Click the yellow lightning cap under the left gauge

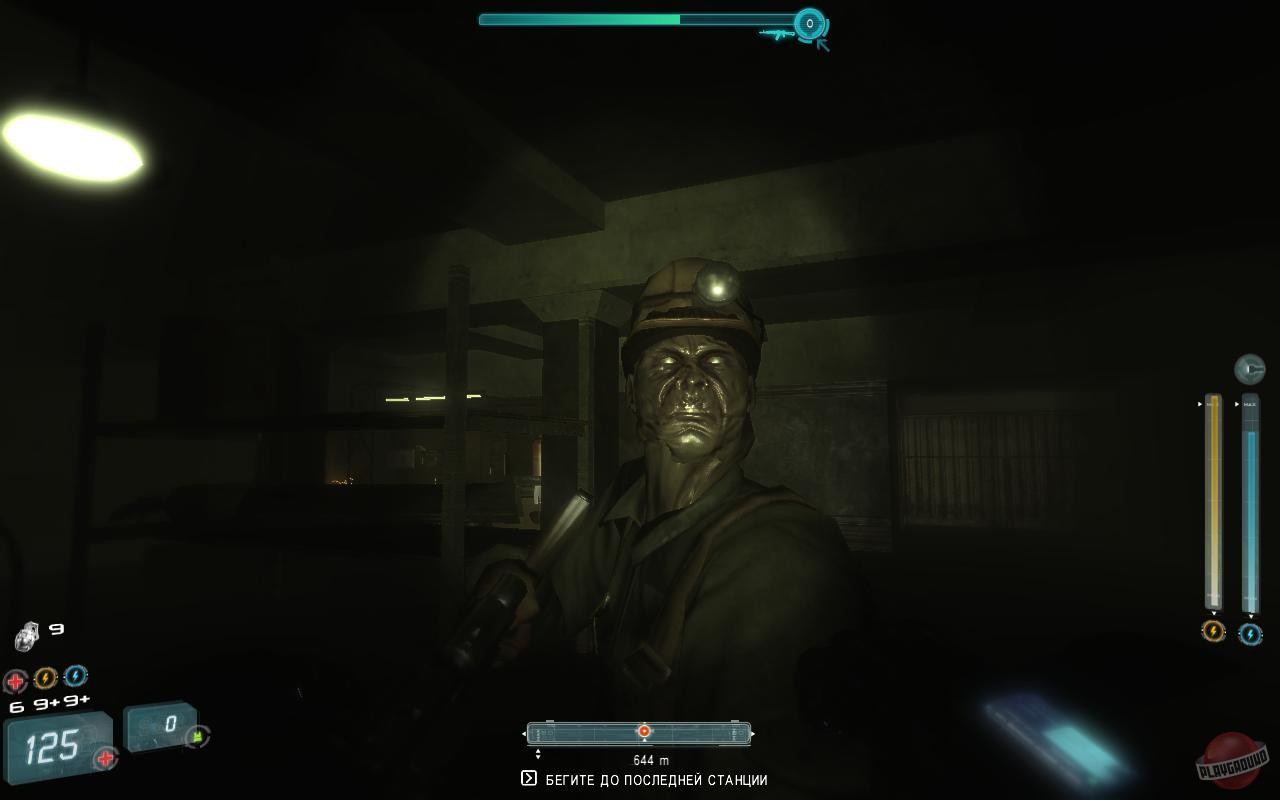[x=1212, y=632]
